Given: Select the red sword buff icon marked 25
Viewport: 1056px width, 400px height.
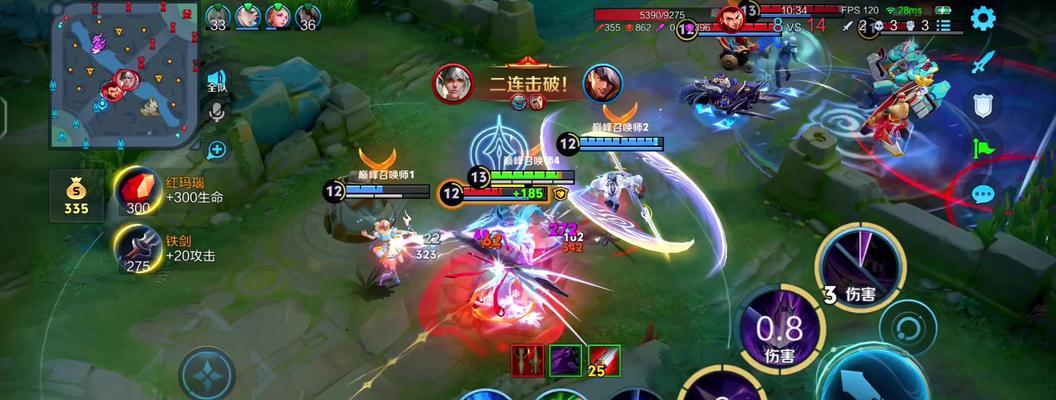Looking at the screenshot, I should tap(603, 361).
